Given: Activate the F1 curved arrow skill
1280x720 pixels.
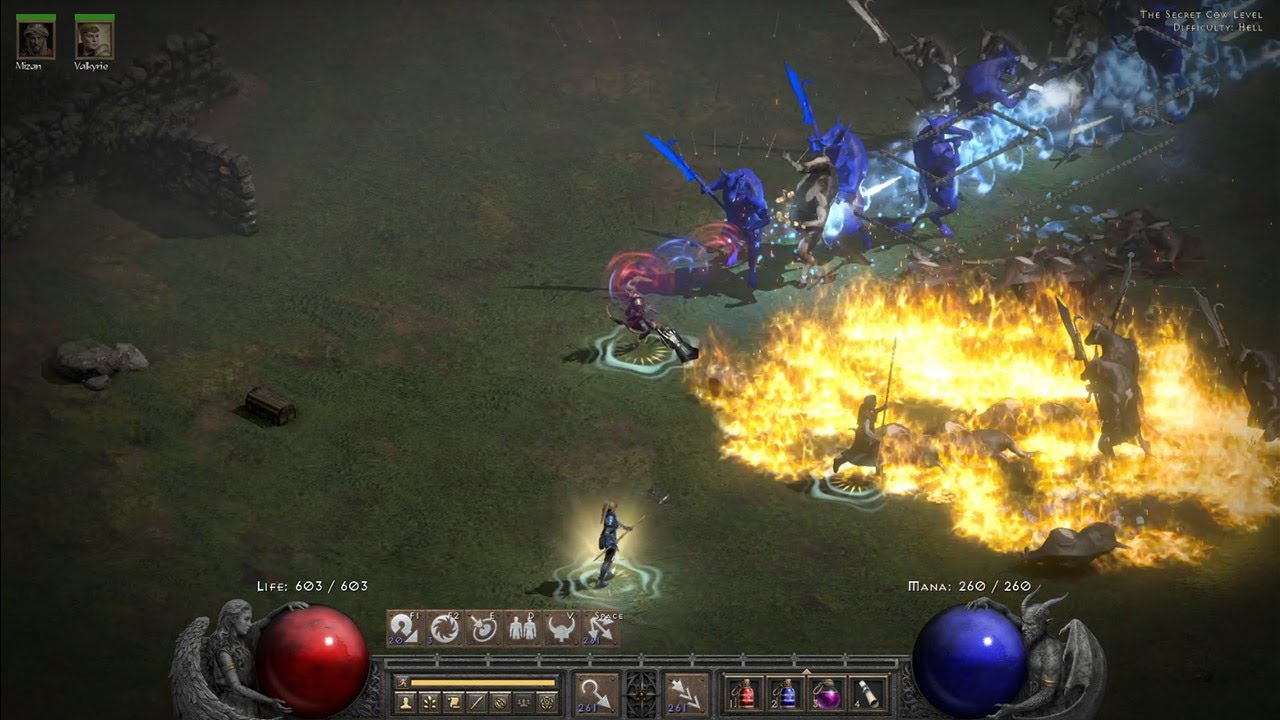Looking at the screenshot, I should coord(404,629).
